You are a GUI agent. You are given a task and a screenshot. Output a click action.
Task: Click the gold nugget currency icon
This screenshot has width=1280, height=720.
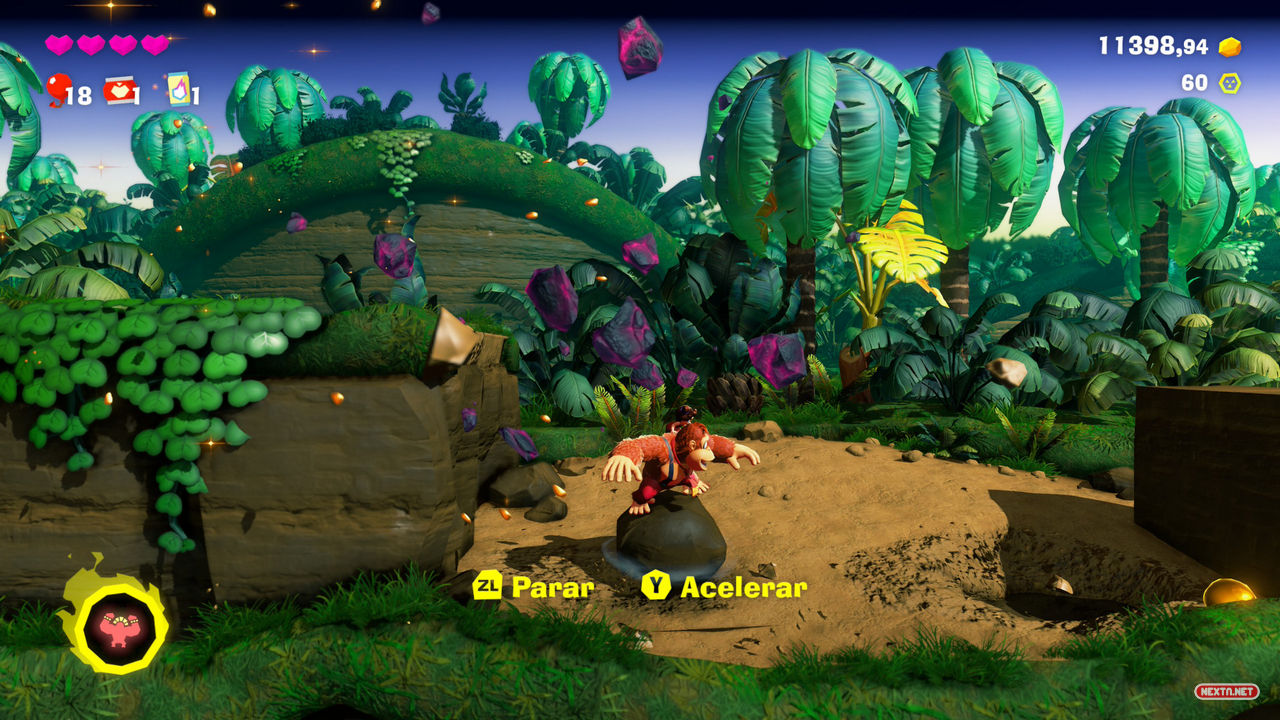pos(1229,47)
